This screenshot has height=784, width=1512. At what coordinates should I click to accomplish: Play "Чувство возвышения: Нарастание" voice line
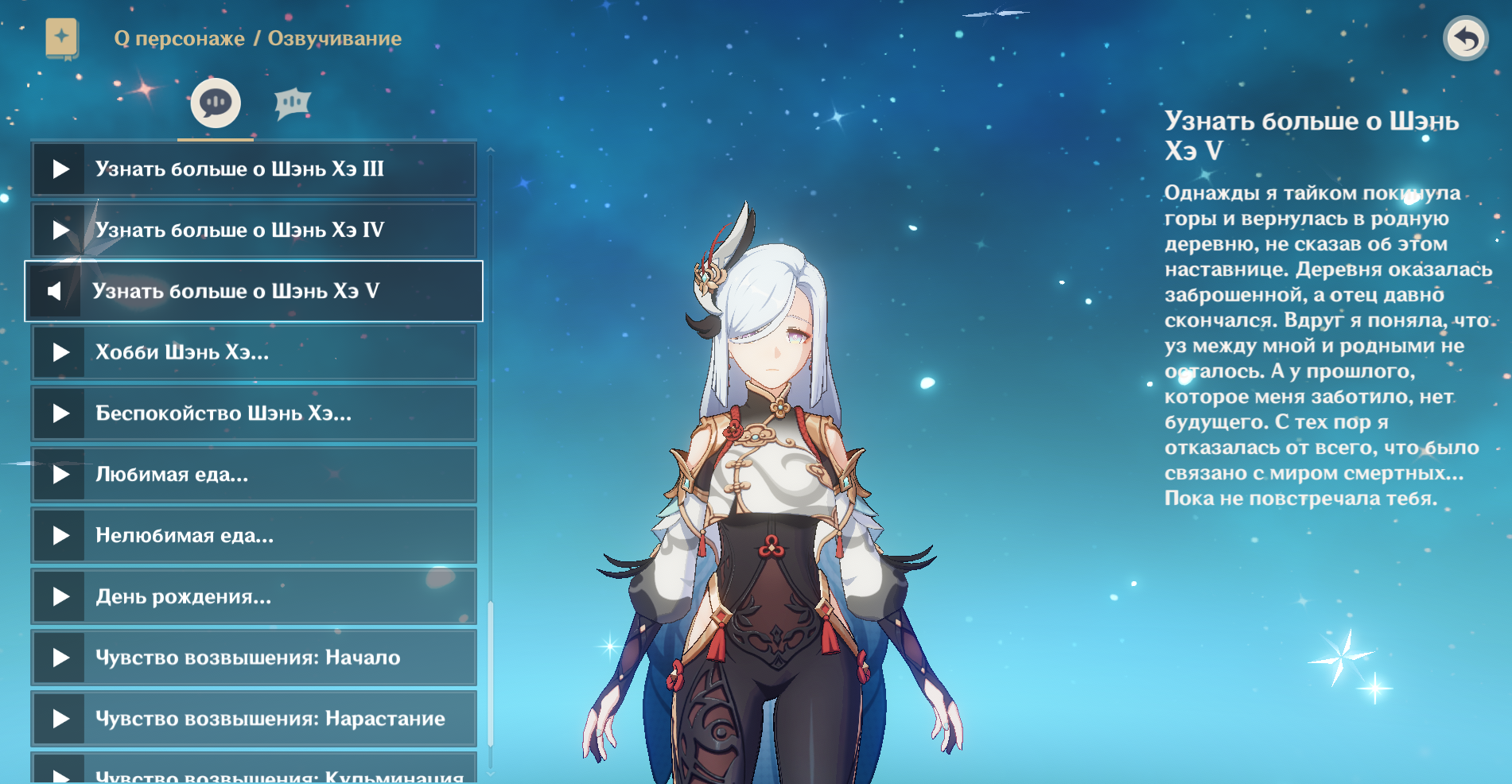253,719
